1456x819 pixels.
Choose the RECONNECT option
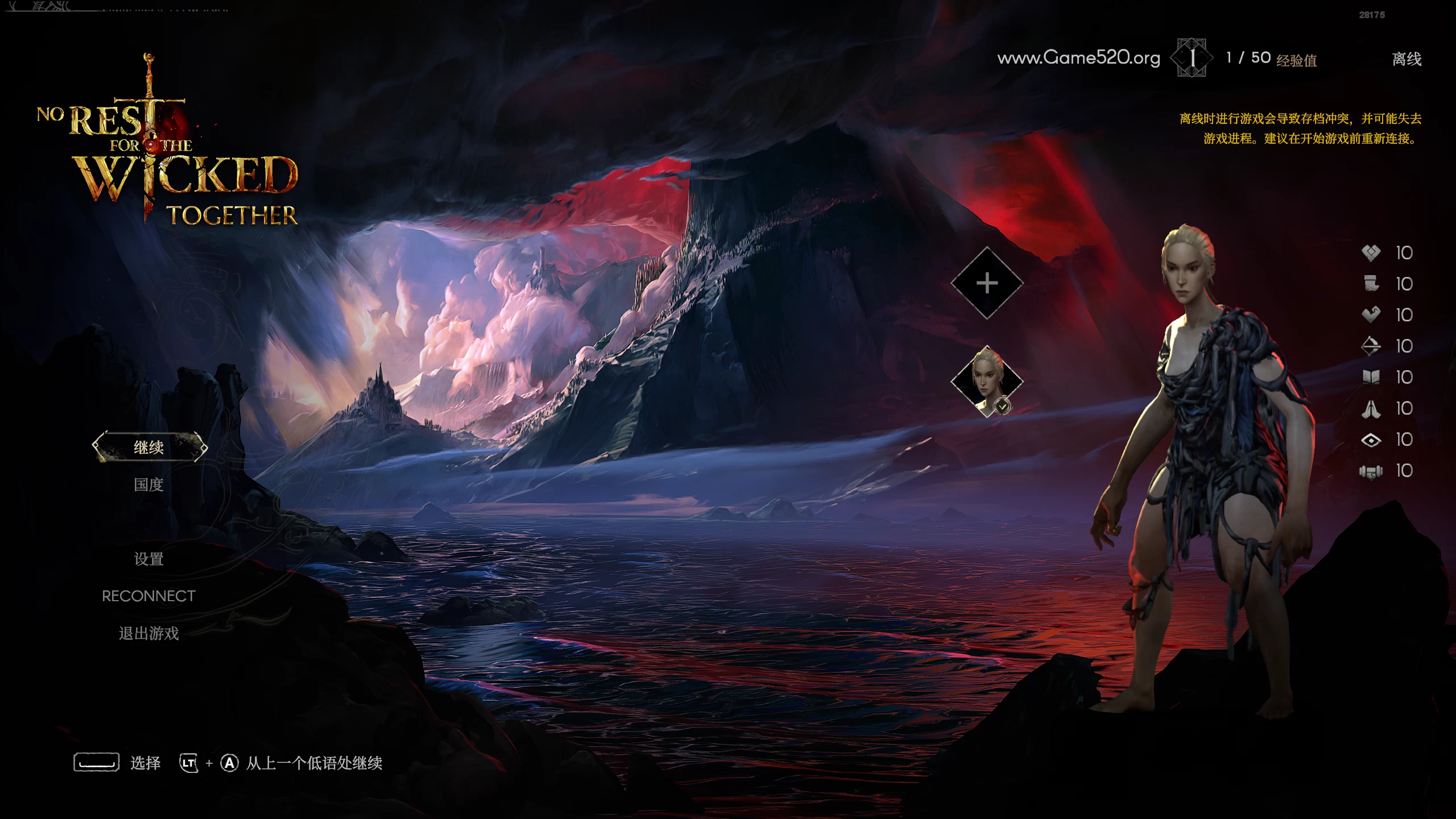[148, 596]
